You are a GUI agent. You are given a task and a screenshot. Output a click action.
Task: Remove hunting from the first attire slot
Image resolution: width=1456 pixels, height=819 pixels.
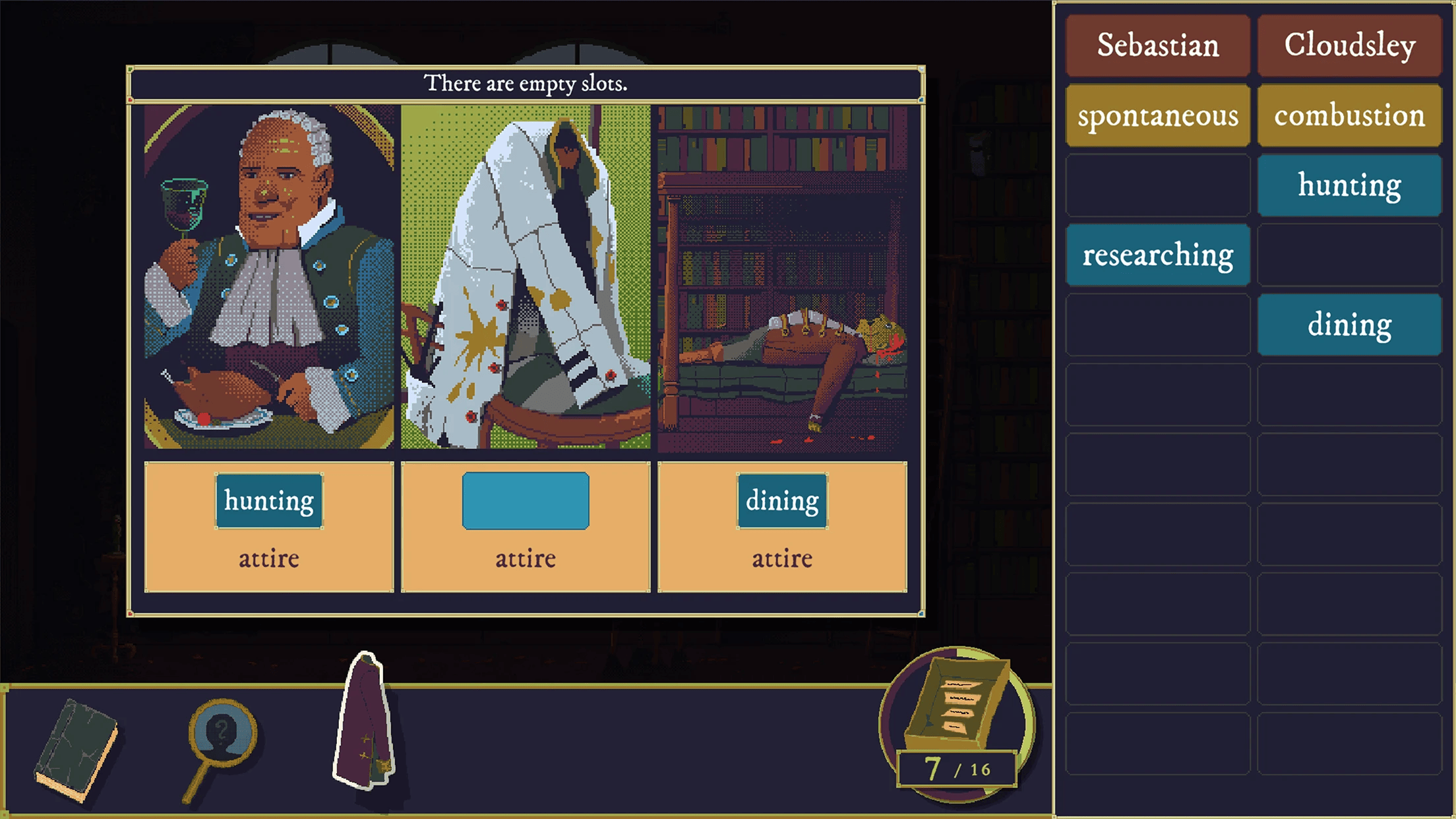tap(269, 501)
